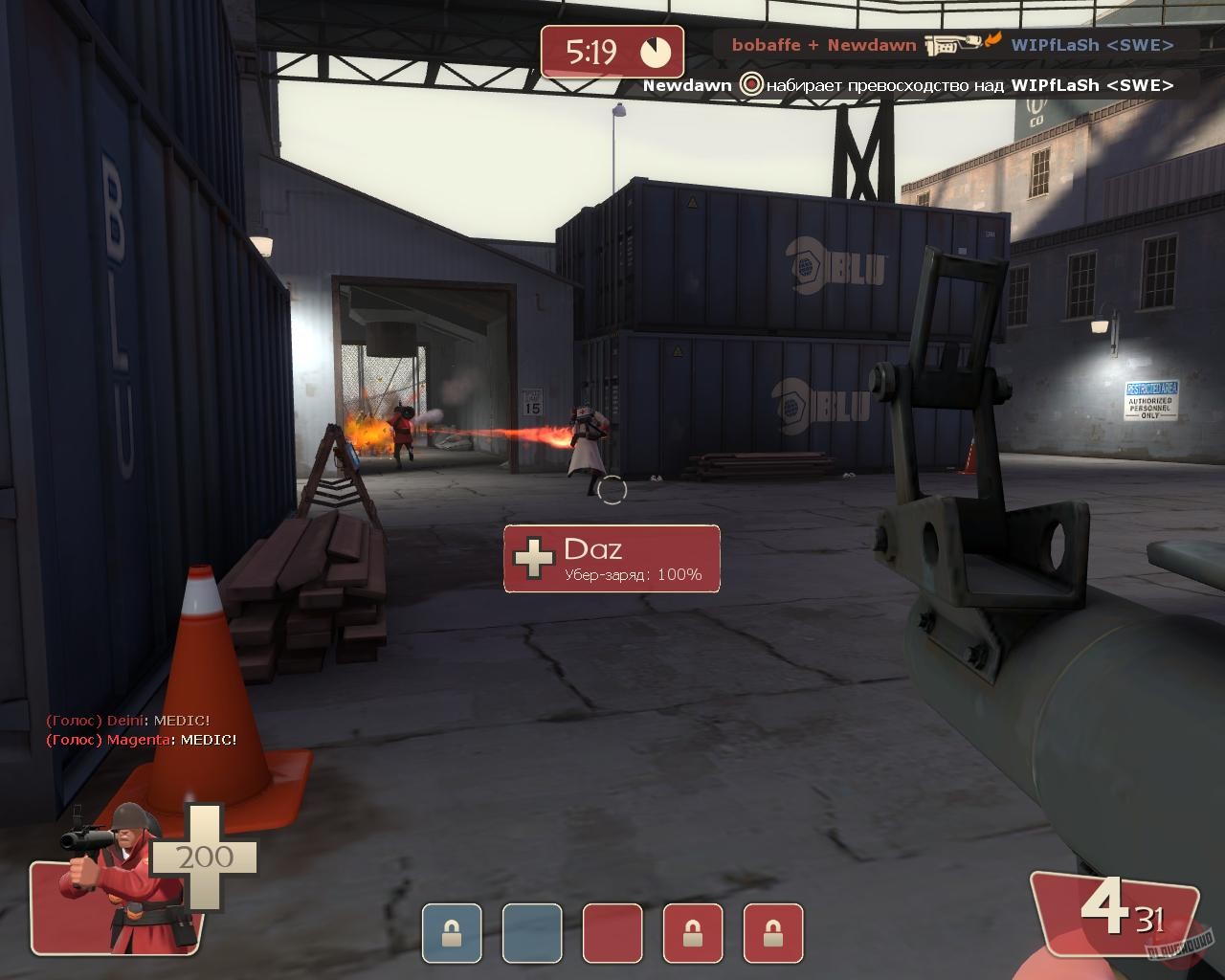This screenshot has width=1225, height=980.
Task: Click the Daz name label
Action: point(593,548)
